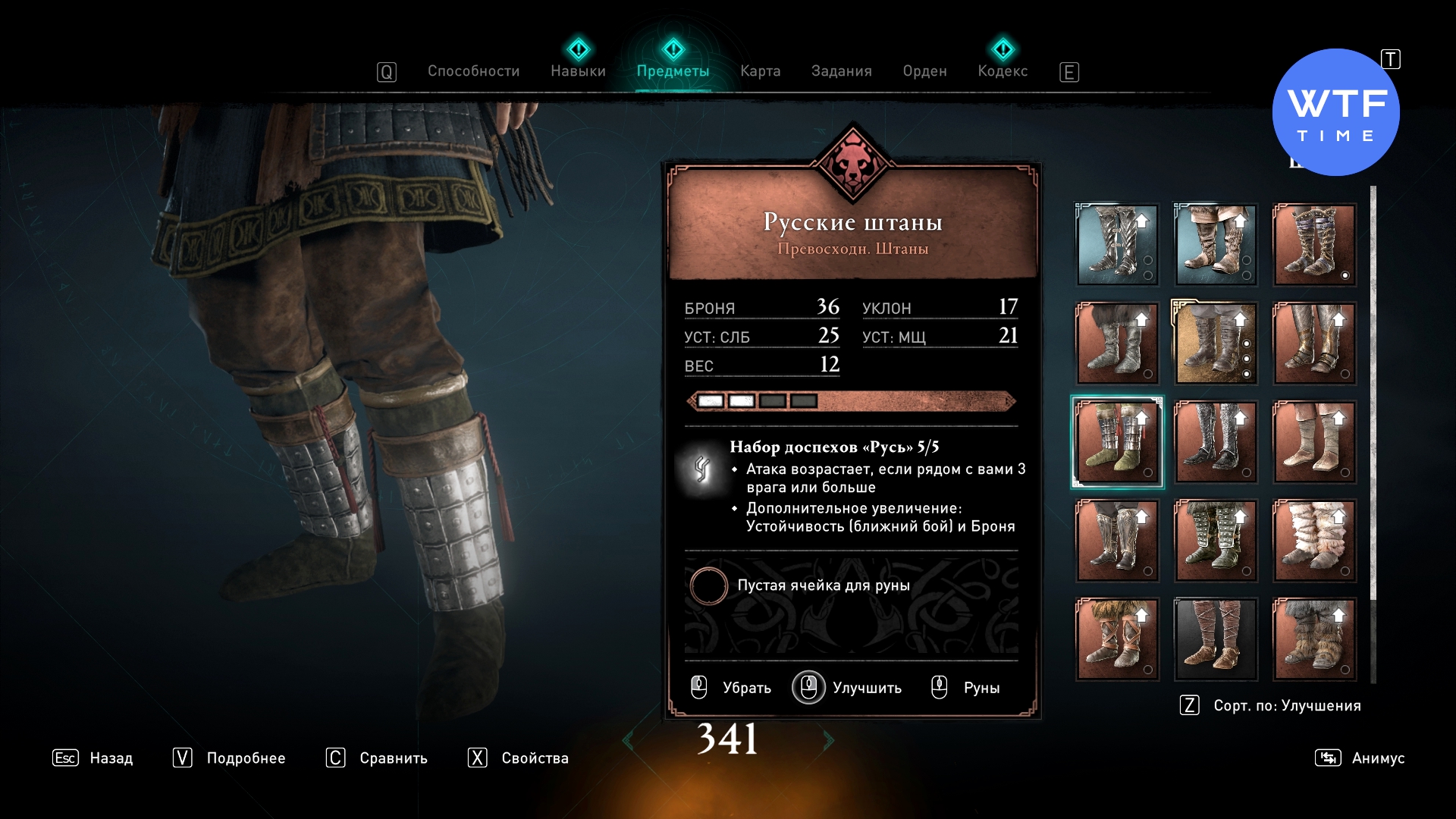Open the Задания tab
Viewport: 1456px width, 819px height.
(x=841, y=71)
